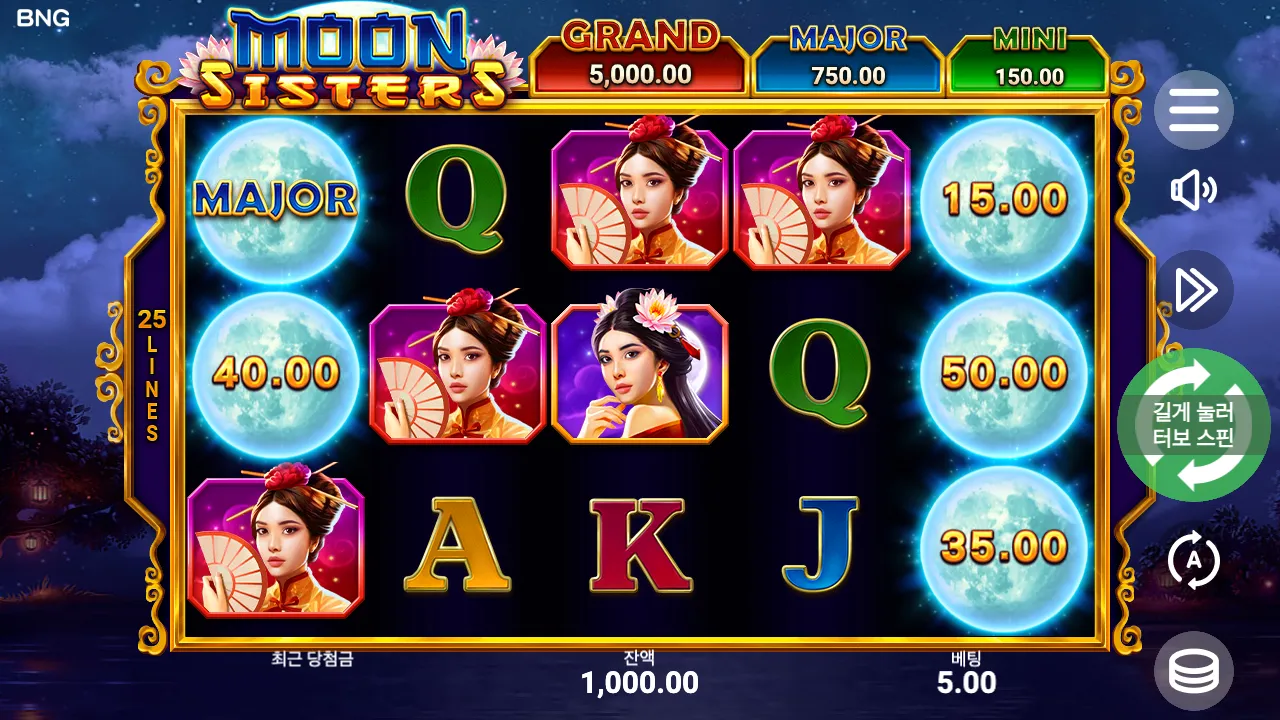Activate the fast-forward turbo arrows button
Viewport: 1280px width, 720px height.
click(1193, 290)
